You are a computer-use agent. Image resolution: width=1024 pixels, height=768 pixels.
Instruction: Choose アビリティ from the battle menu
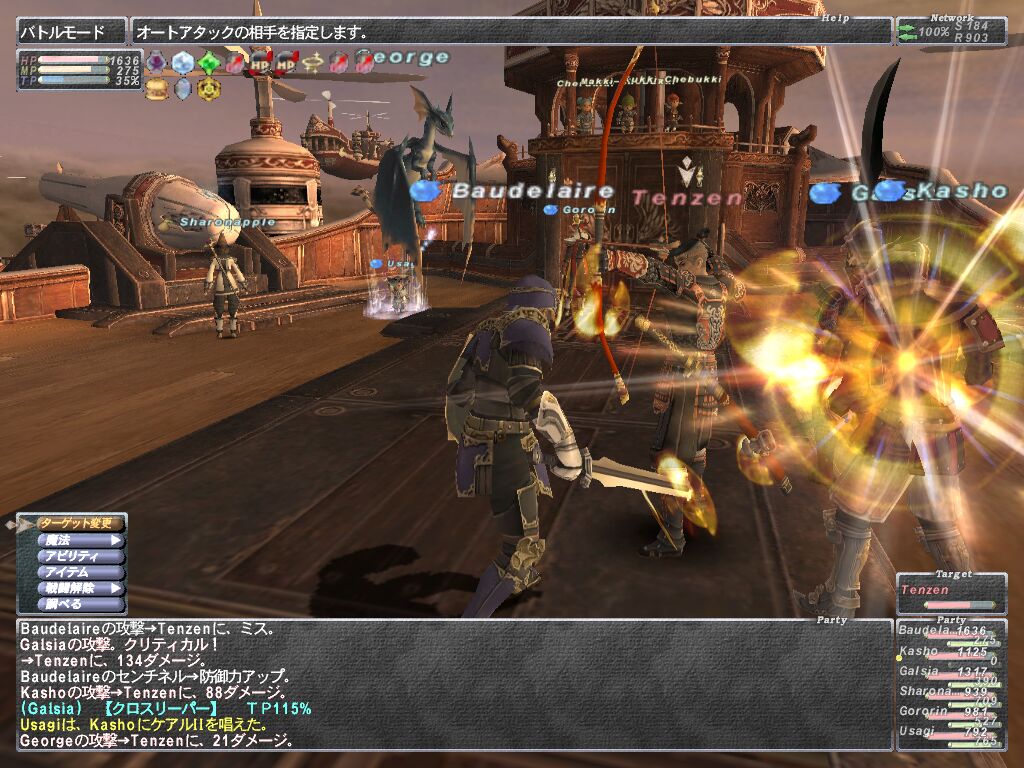pyautogui.click(x=78, y=556)
